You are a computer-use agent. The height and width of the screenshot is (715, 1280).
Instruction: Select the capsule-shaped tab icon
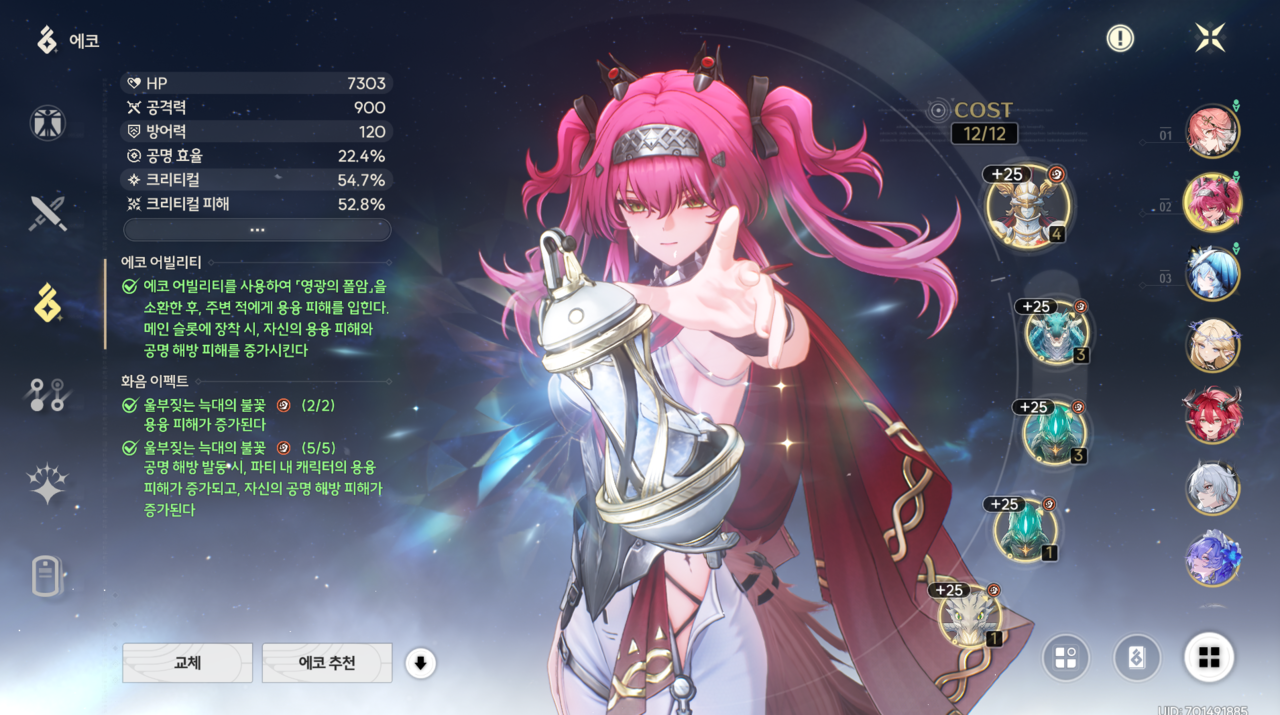click(x=47, y=577)
